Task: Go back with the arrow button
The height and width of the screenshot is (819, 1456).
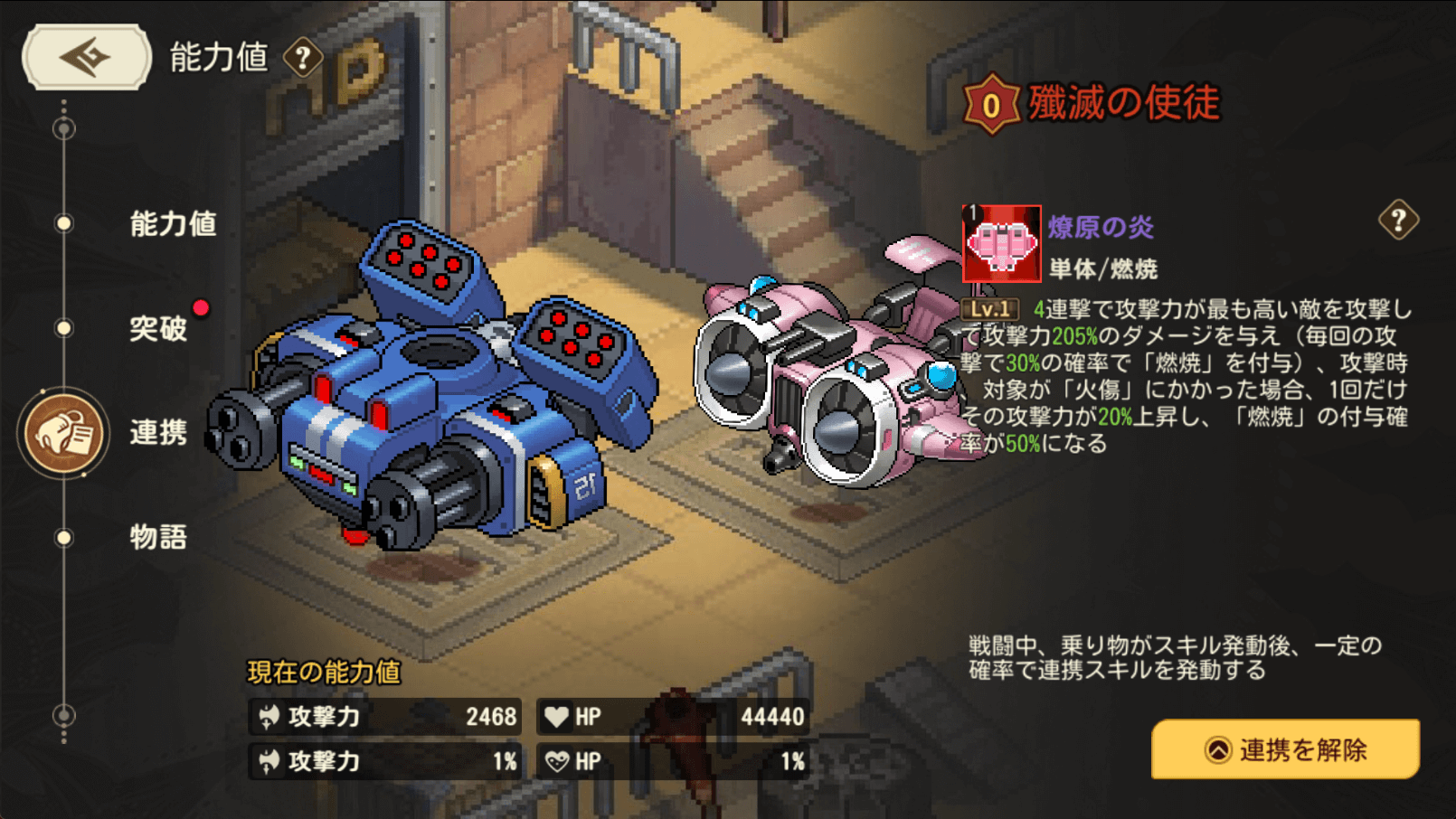Action: 86,57
